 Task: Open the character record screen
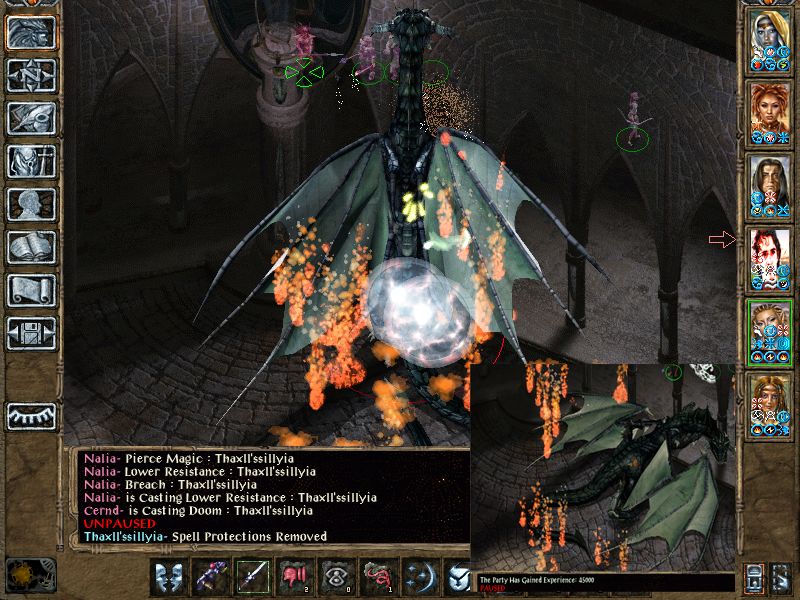pos(30,204)
